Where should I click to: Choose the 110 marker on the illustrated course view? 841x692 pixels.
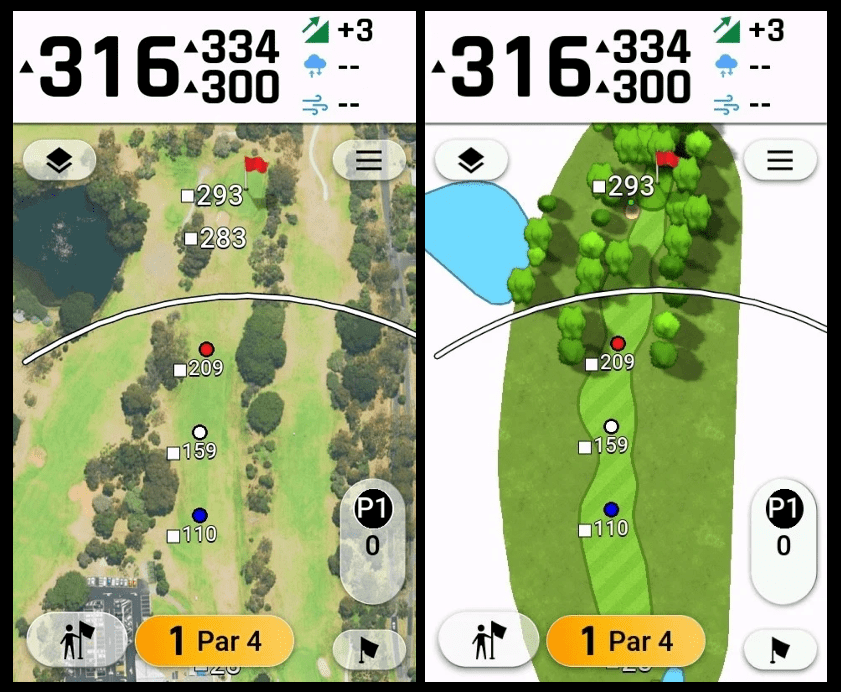pyautogui.click(x=604, y=529)
